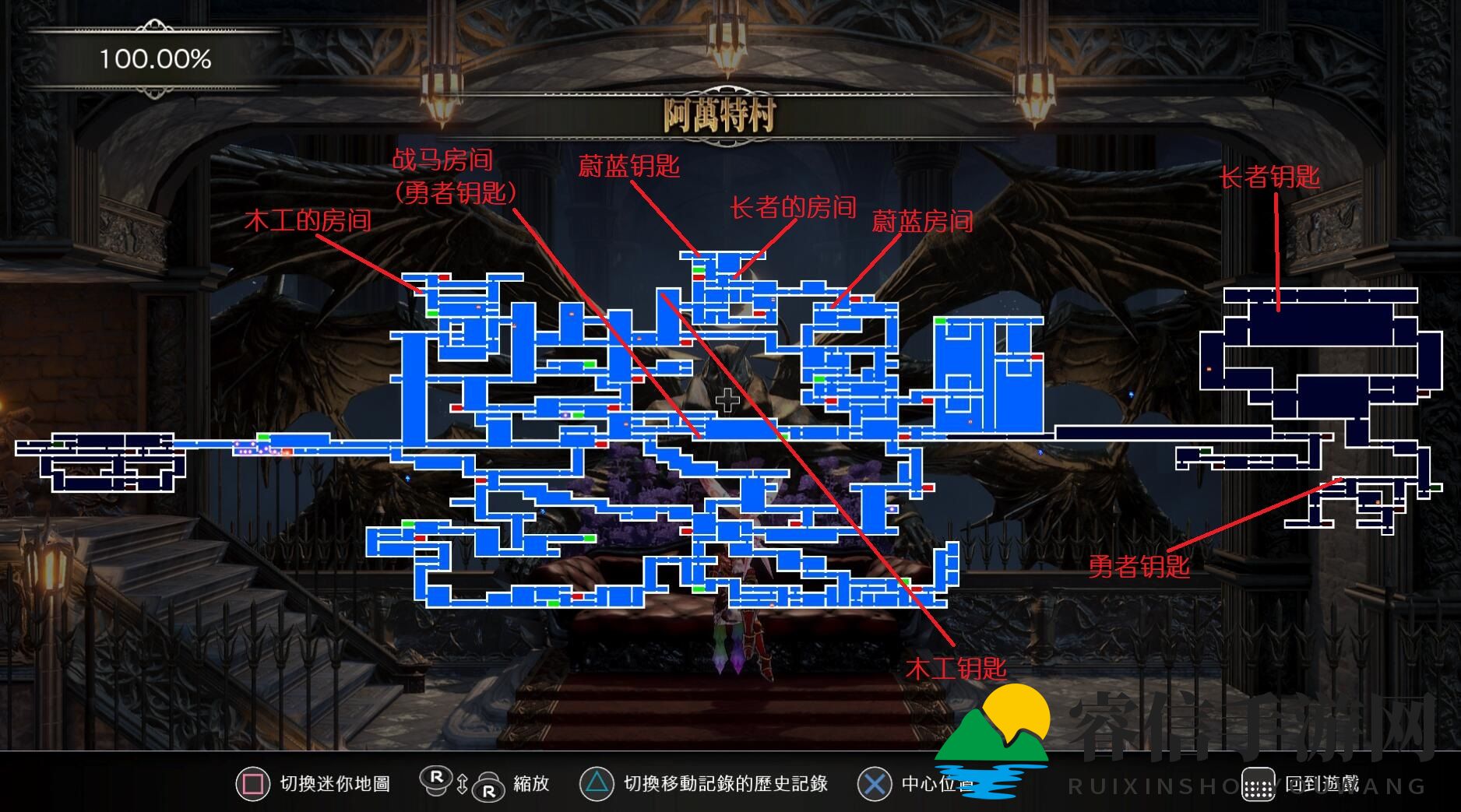Click the player position cross marker on the map
Viewport: 1461px width, 812px height.
(x=727, y=402)
